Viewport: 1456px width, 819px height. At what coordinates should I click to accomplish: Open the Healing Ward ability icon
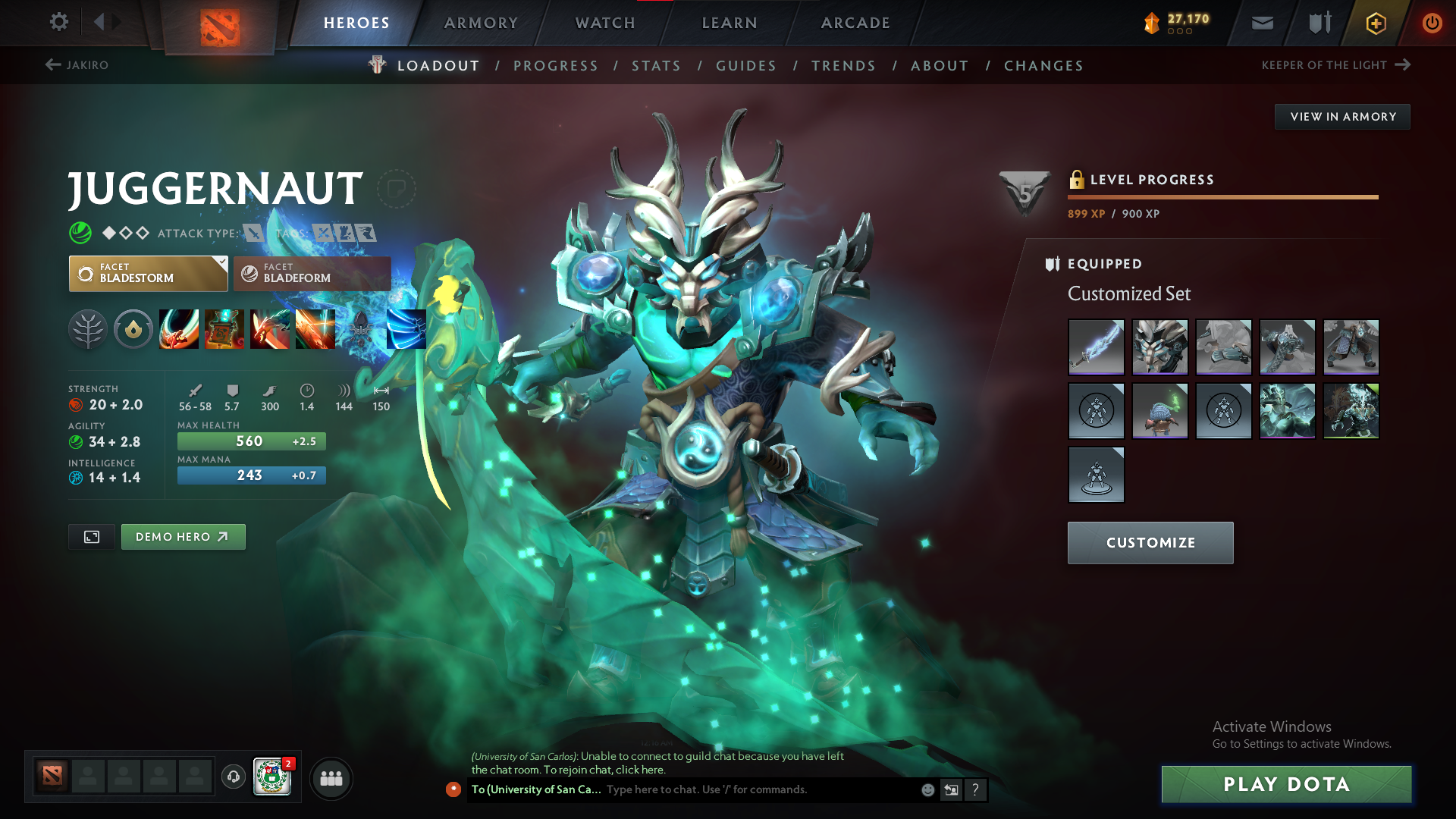tap(225, 329)
